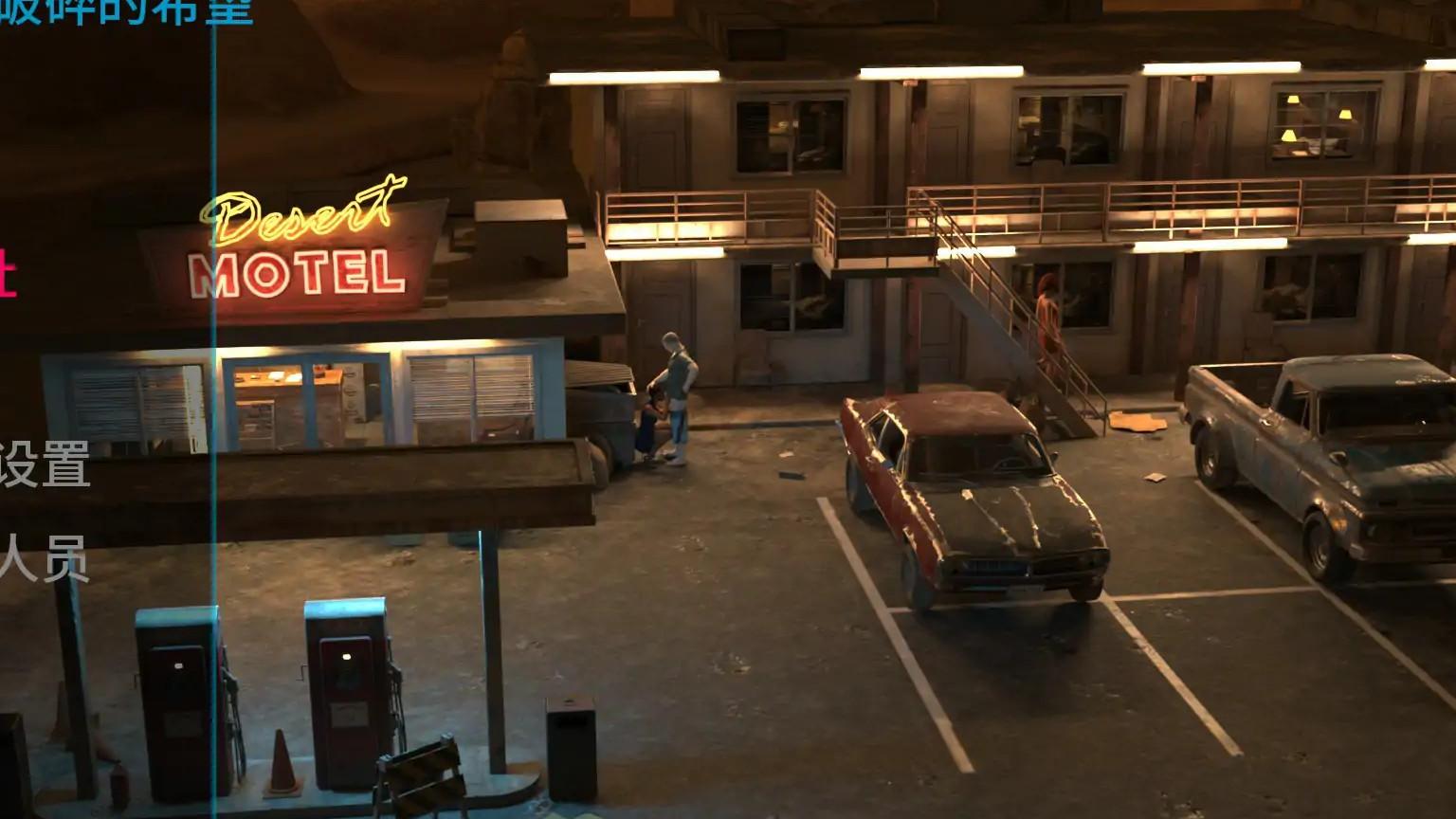Select the pink highlighted menu entry
The image size is (1456, 819).
[8, 274]
